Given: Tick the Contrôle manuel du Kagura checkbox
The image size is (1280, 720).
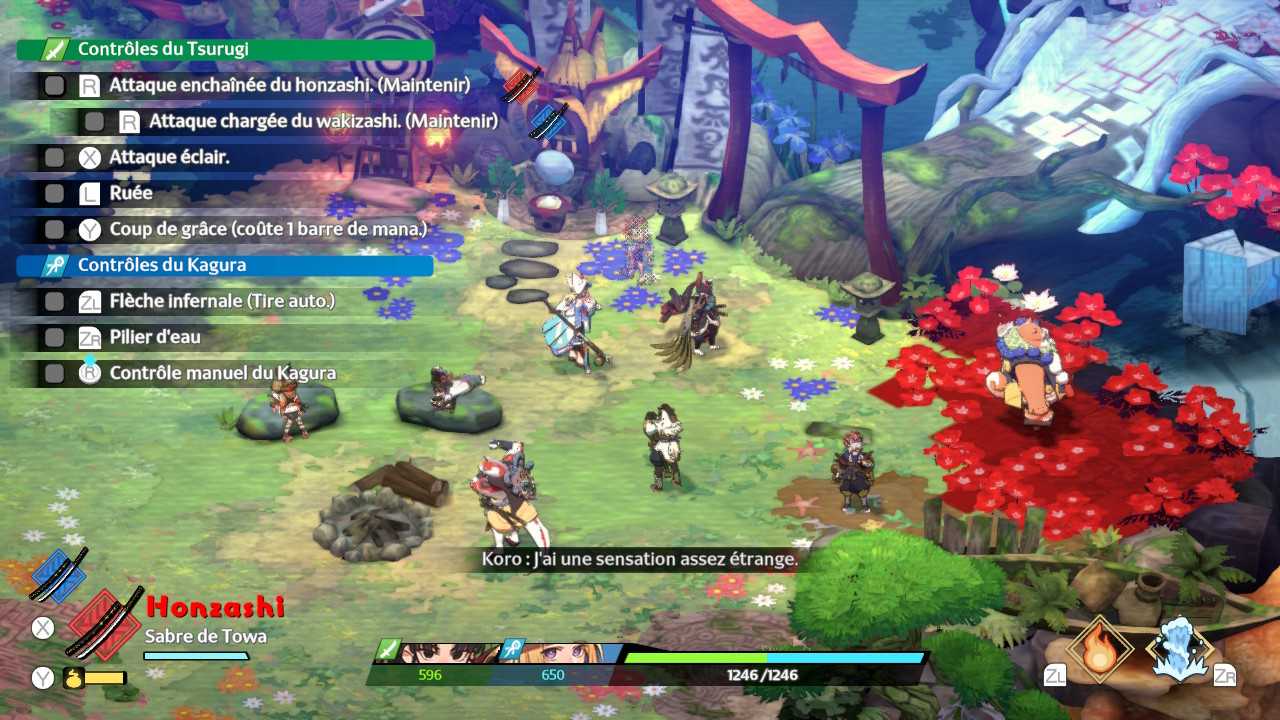Looking at the screenshot, I should tap(55, 374).
